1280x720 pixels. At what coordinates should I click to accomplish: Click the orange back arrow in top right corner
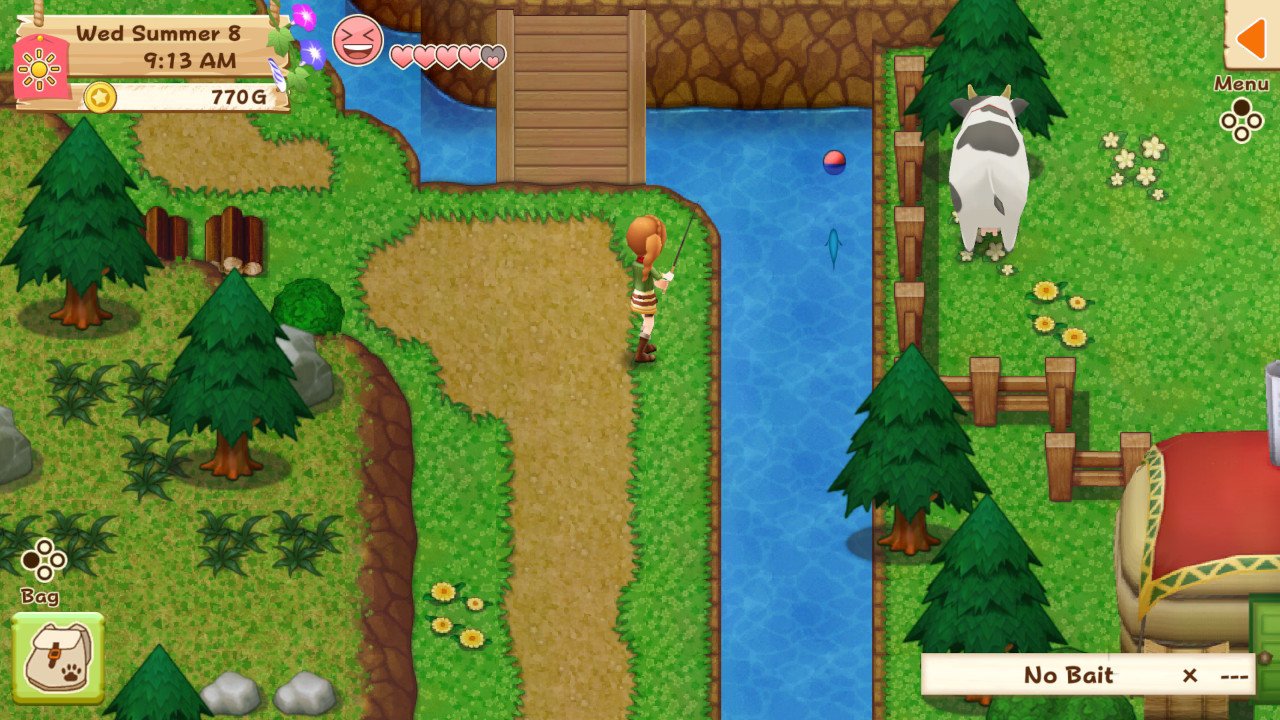click(1251, 42)
